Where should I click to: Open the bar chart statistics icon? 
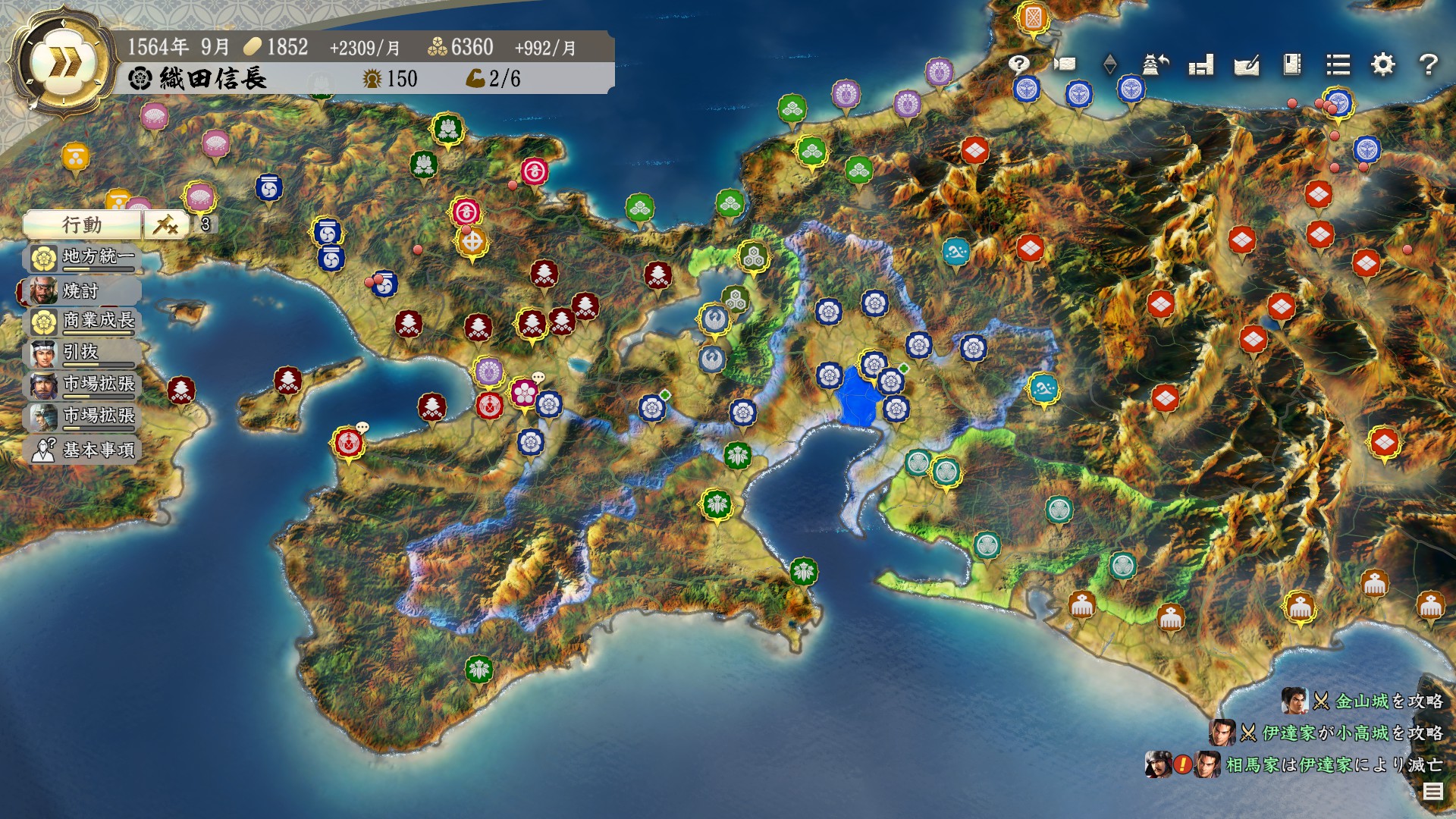pyautogui.click(x=1201, y=65)
